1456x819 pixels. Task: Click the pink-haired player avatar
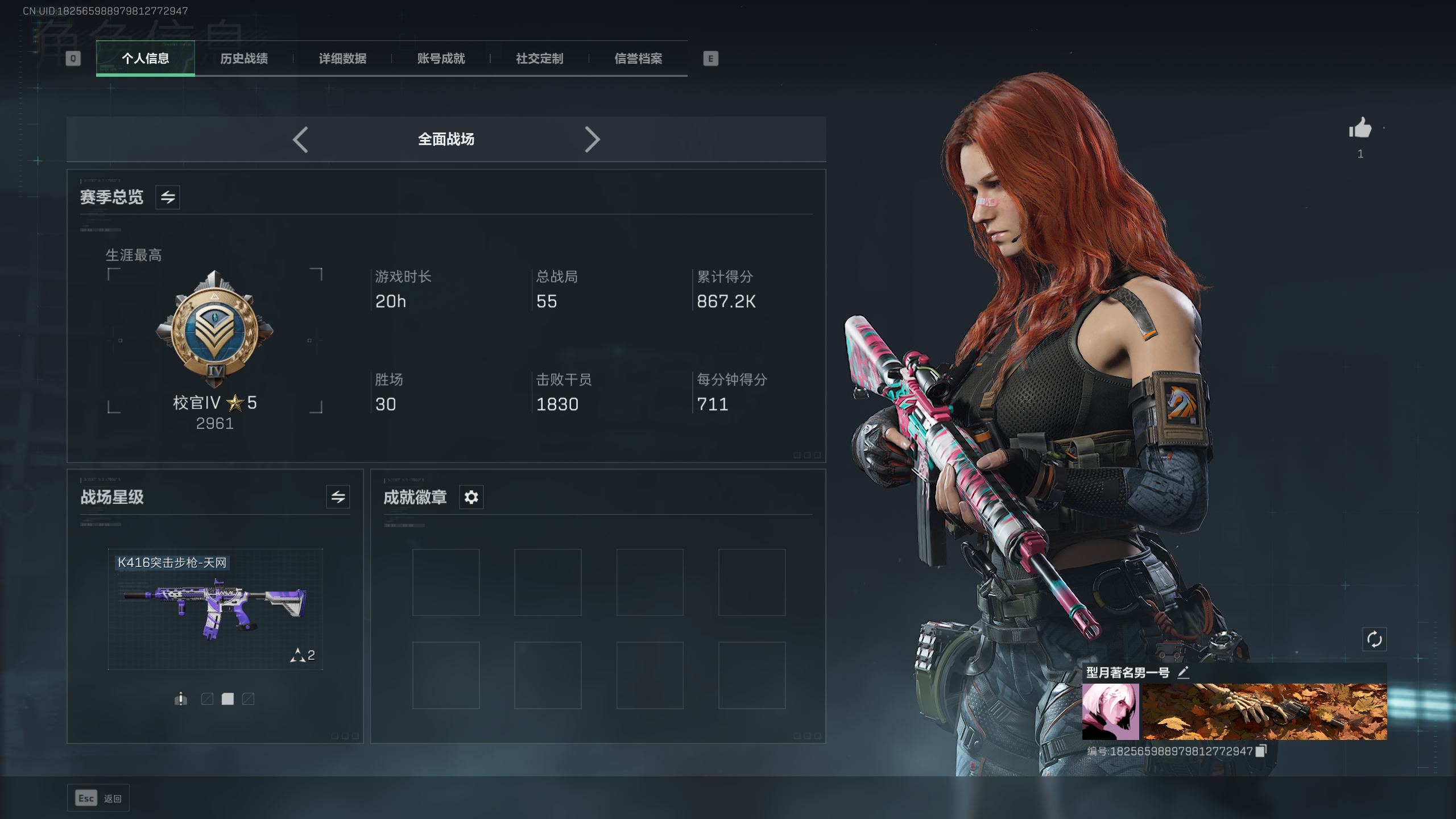click(1110, 712)
